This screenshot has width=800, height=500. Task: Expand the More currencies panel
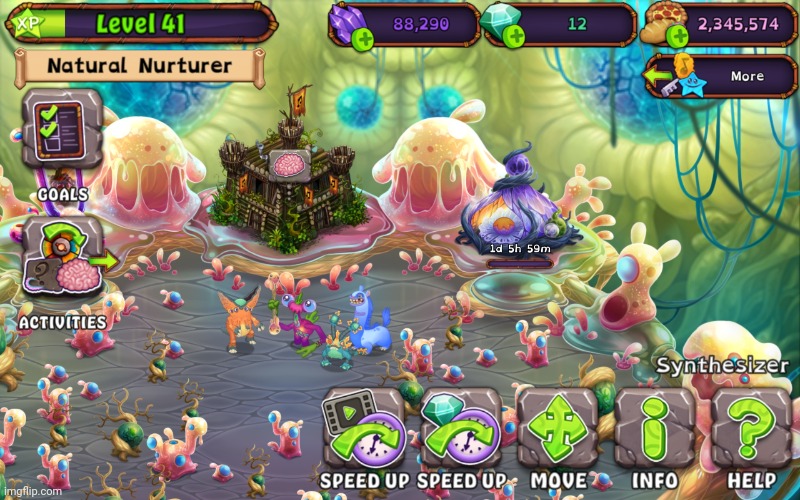pos(711,77)
